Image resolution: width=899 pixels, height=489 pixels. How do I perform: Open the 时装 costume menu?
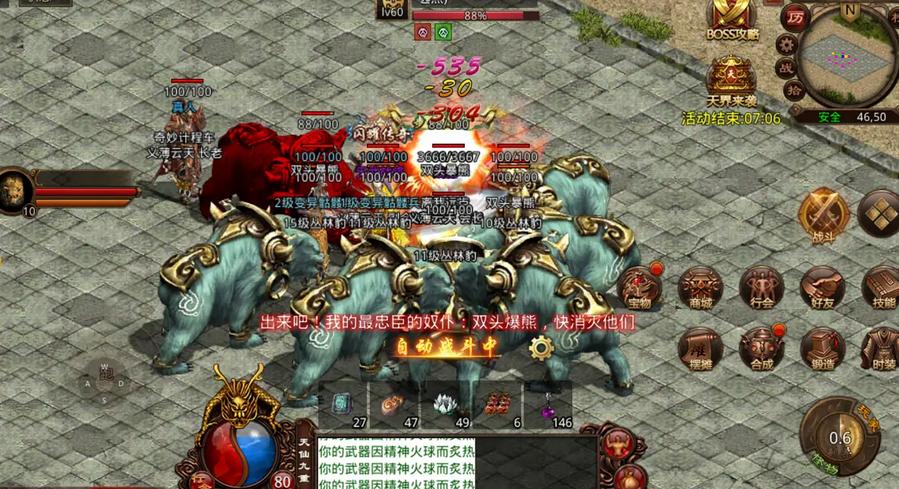pos(880,349)
